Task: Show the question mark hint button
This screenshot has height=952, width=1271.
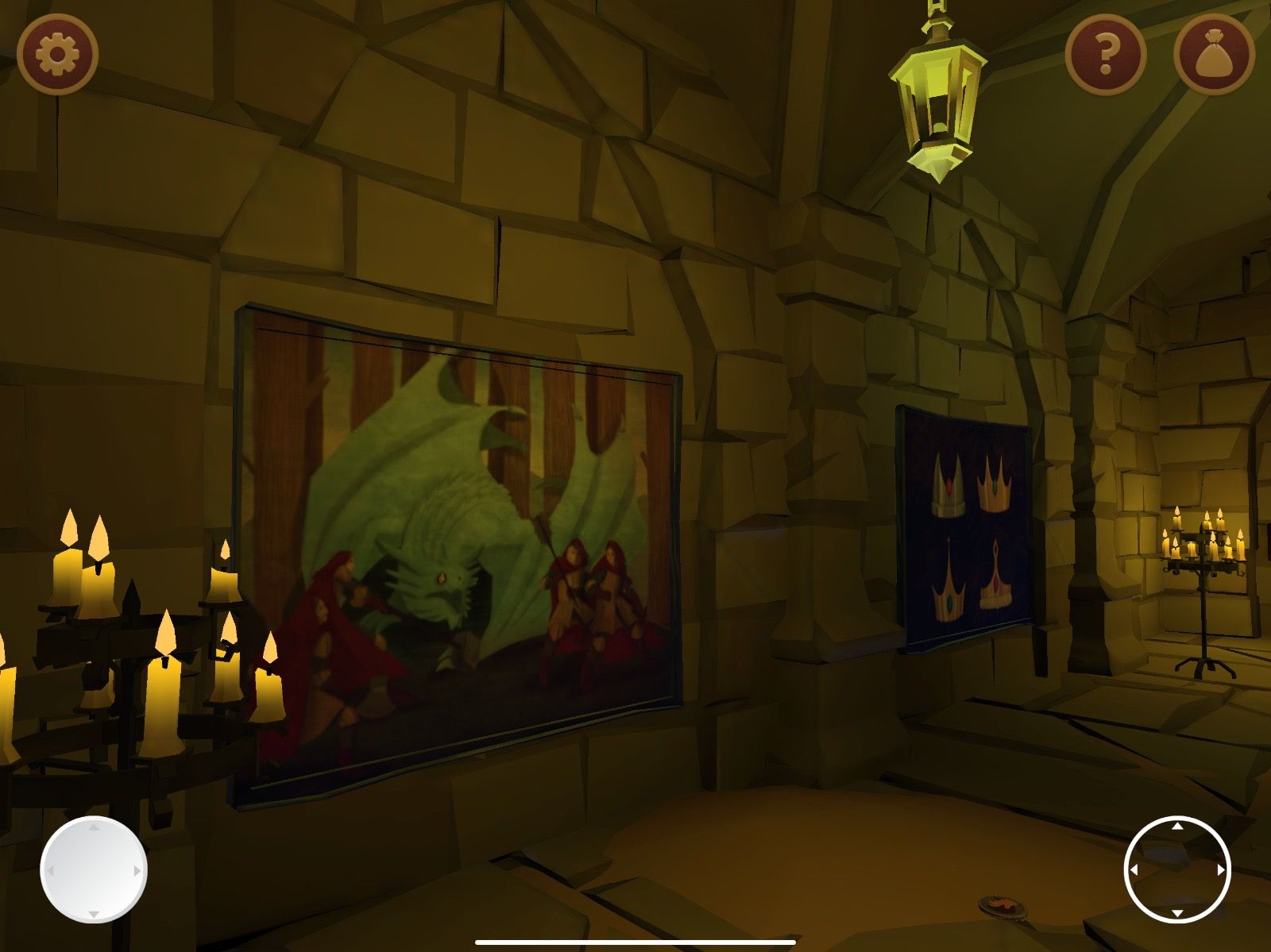Action: (x=1106, y=55)
